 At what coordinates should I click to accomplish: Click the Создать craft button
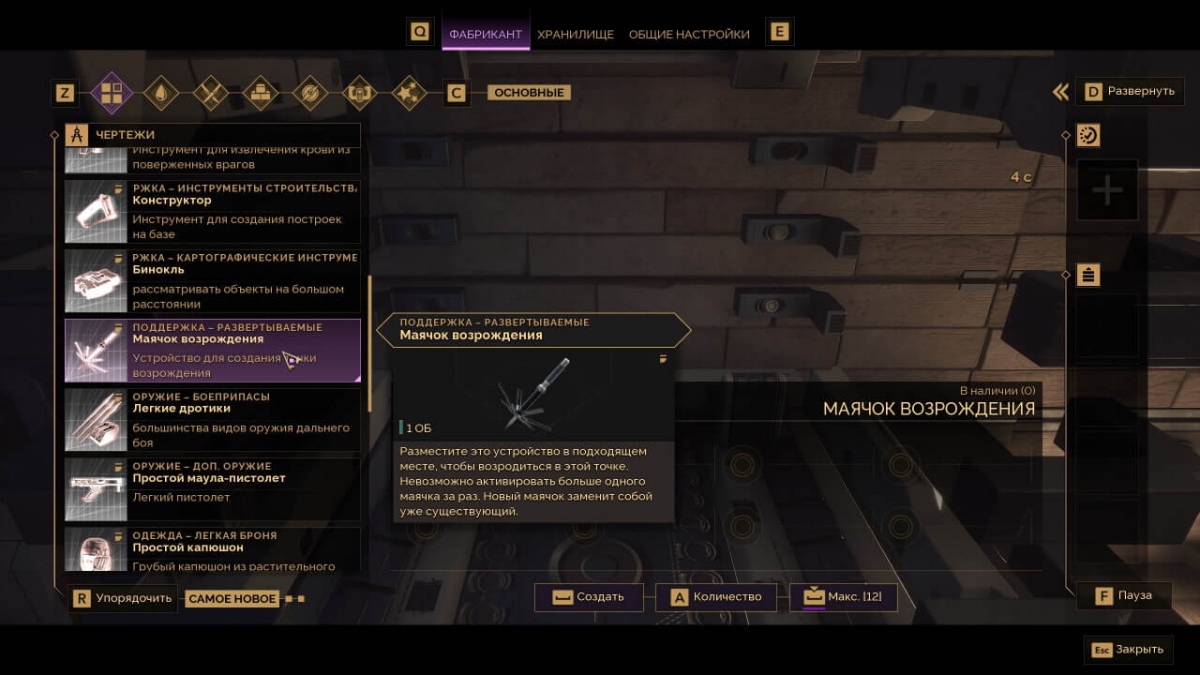tap(588, 597)
